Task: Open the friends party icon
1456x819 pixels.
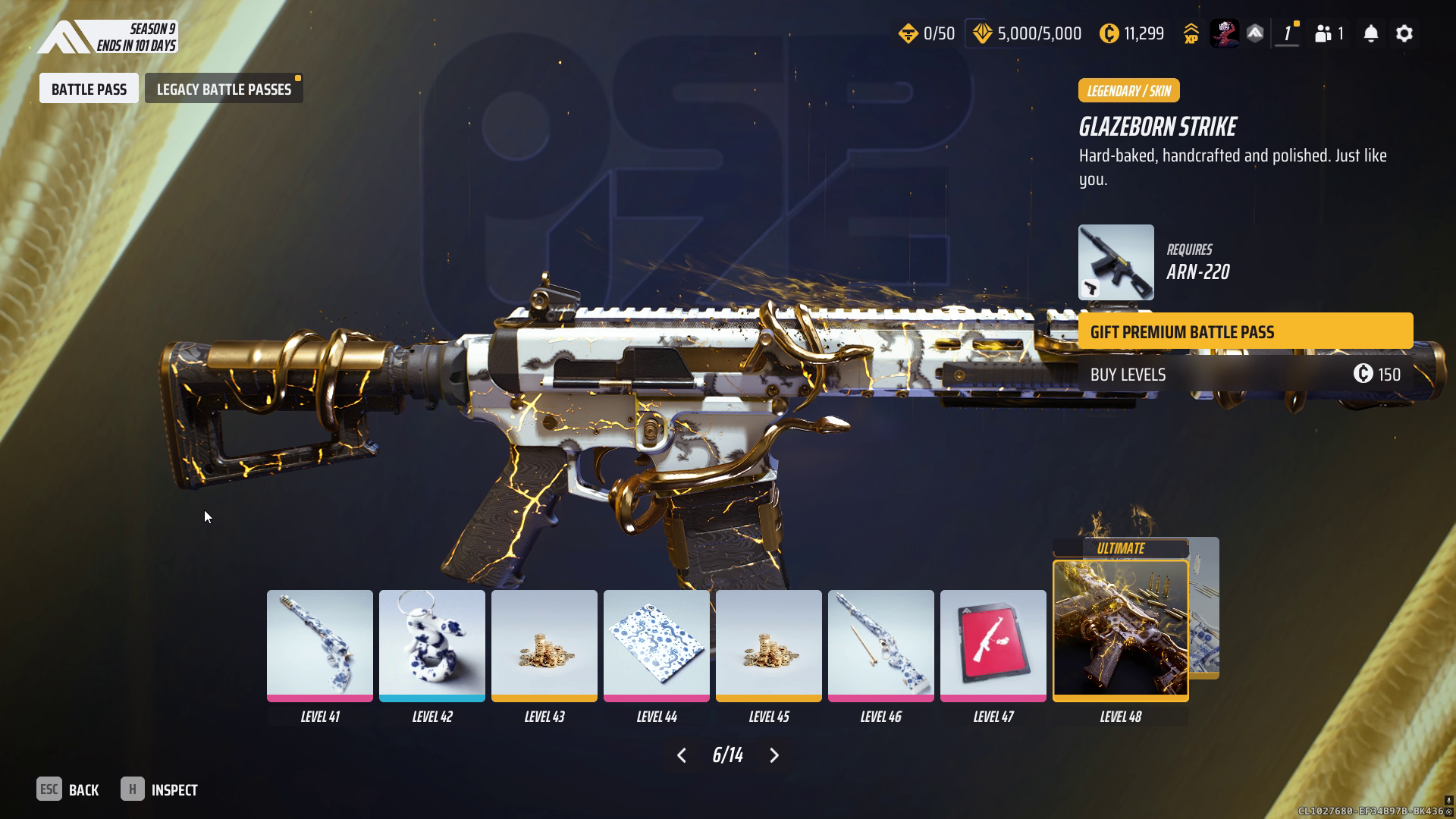Action: pos(1329,33)
